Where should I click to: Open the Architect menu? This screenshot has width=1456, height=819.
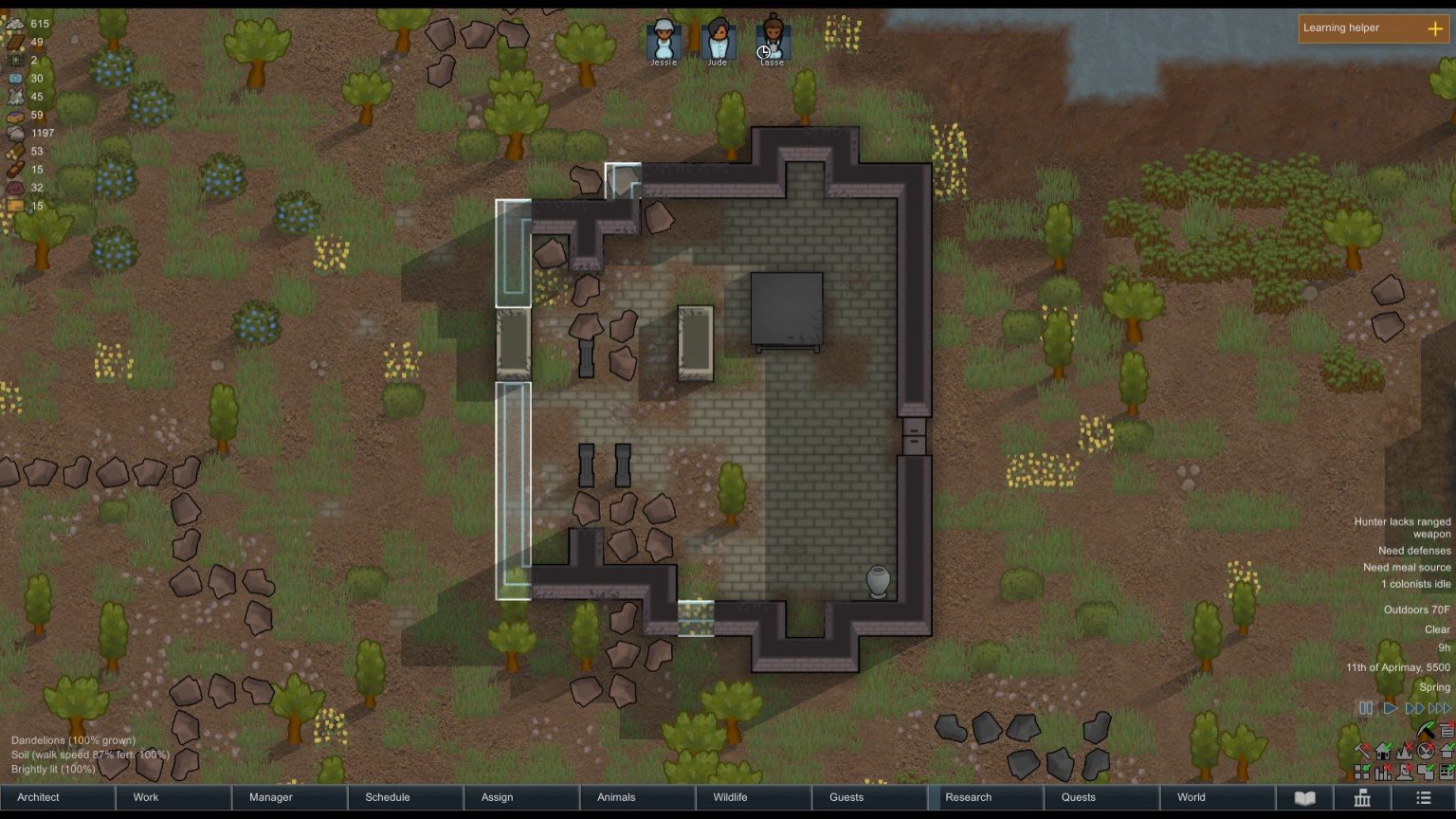pos(37,797)
